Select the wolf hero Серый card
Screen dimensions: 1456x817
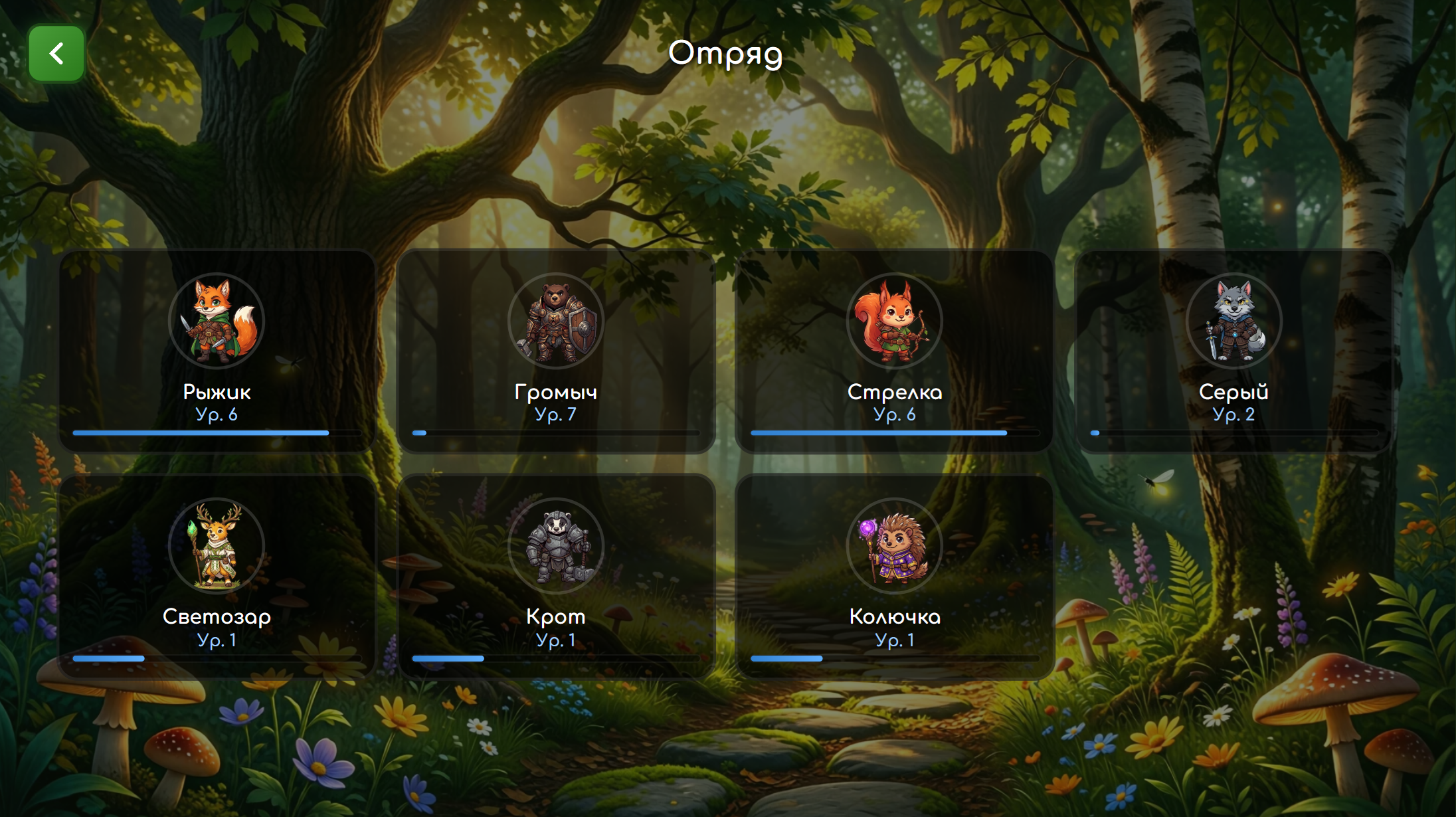point(1233,351)
